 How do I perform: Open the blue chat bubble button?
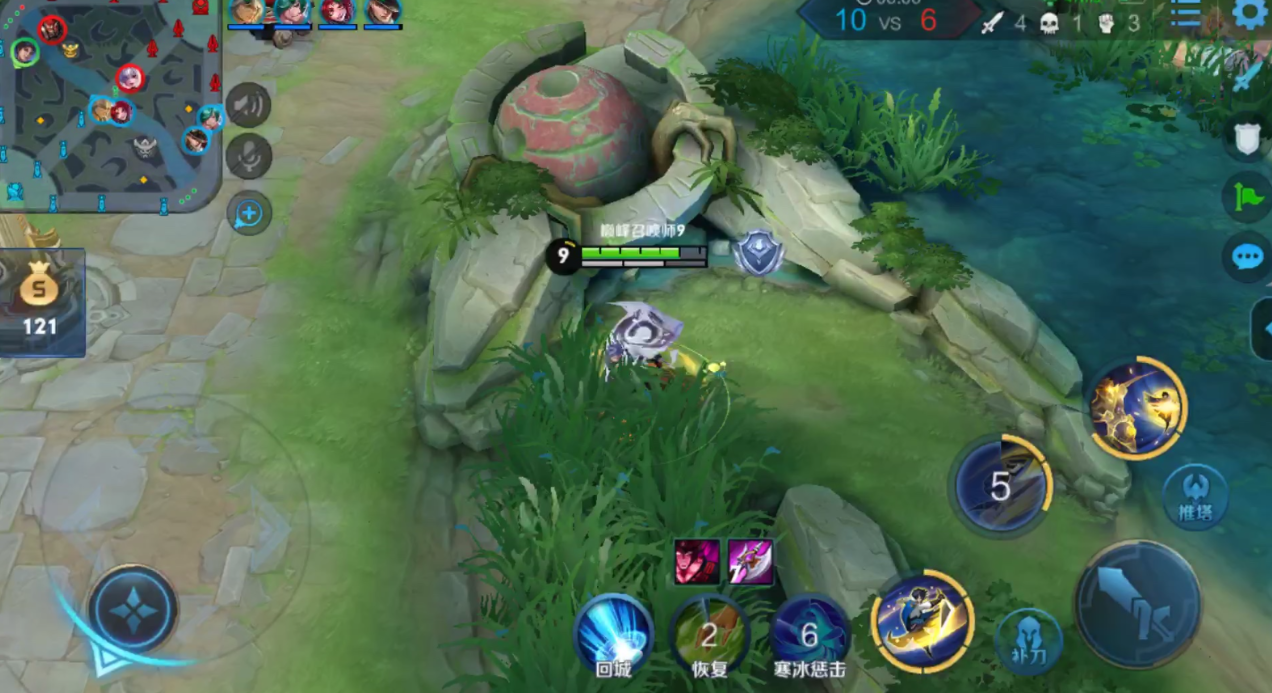pyautogui.click(x=1247, y=257)
